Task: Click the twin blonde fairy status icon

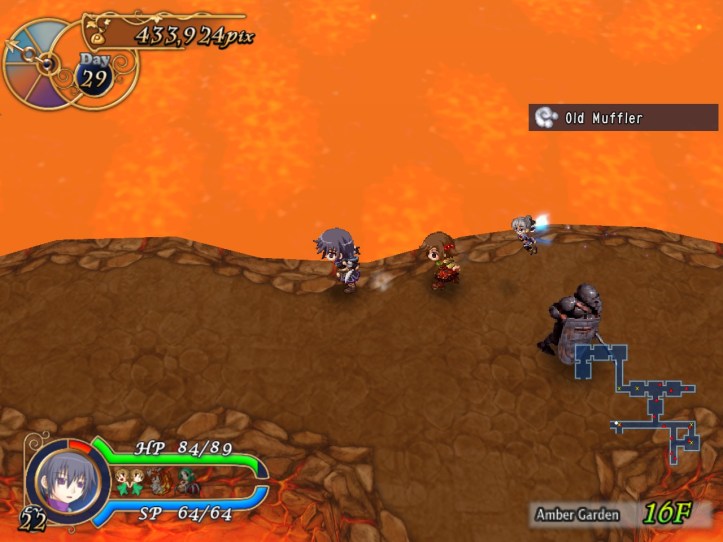Action: coord(129,481)
